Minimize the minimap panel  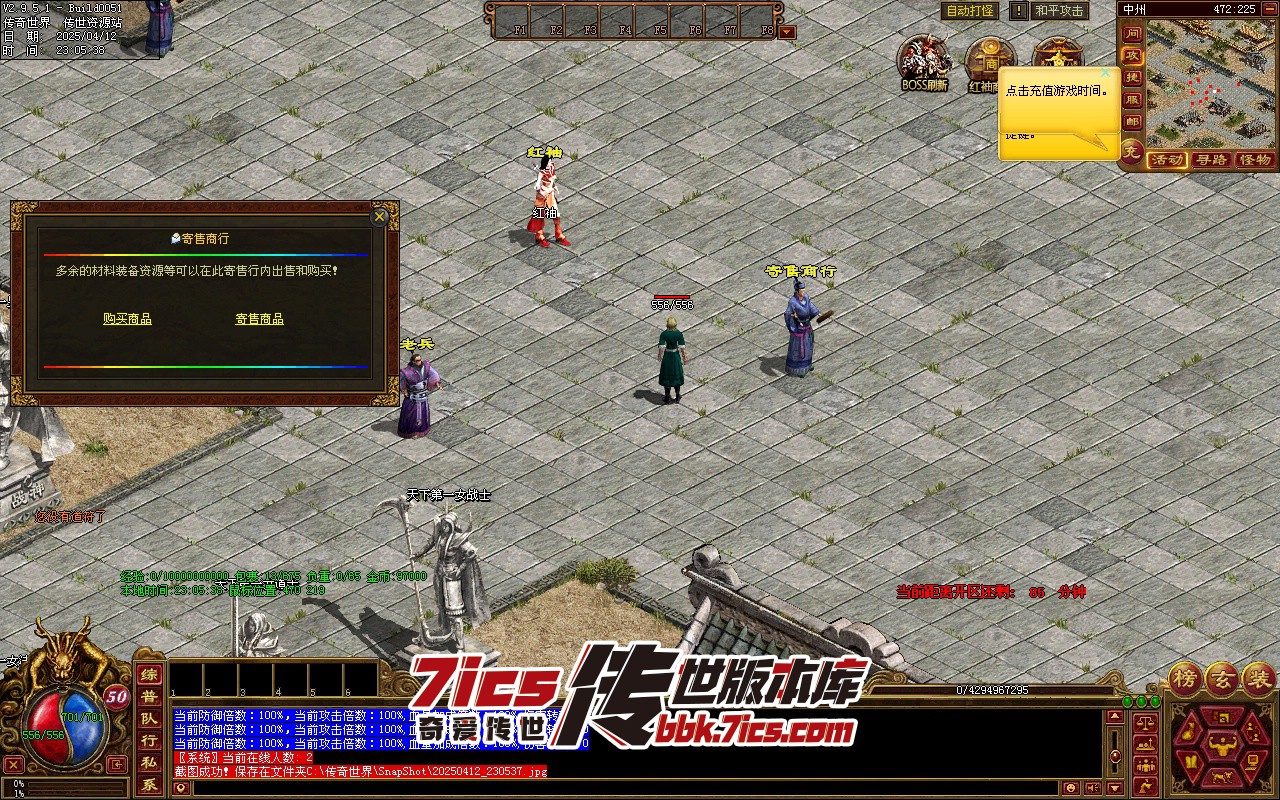click(1269, 9)
